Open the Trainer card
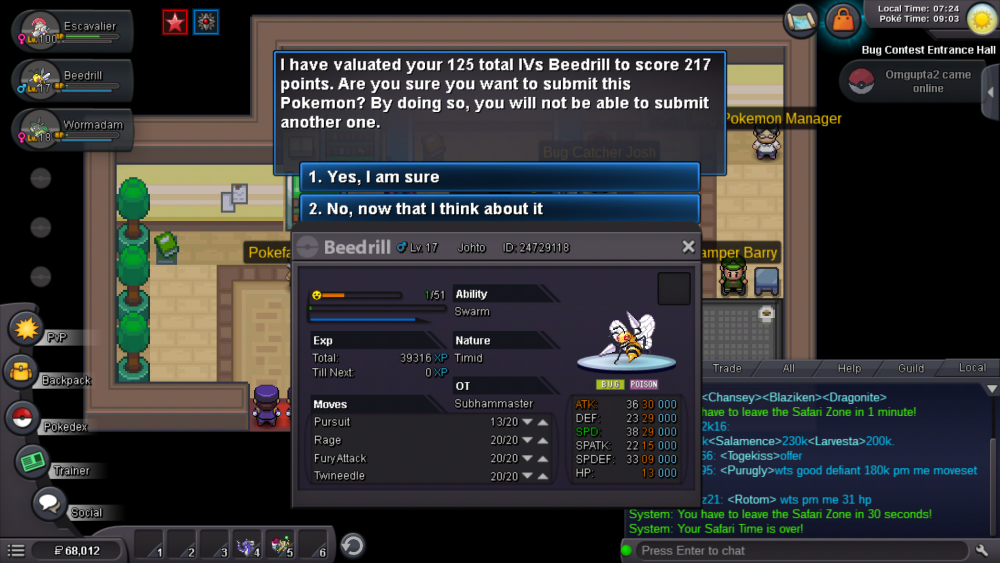The height and width of the screenshot is (563, 1000). (x=33, y=461)
